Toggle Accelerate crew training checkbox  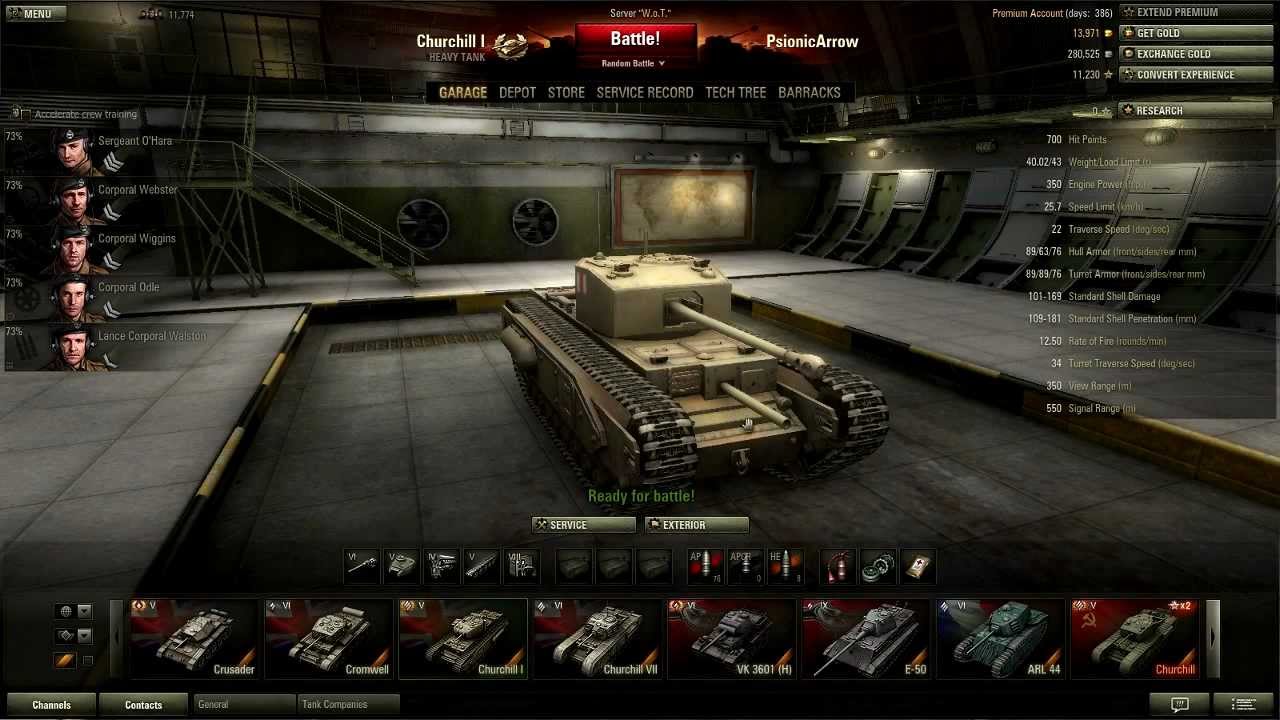[x=25, y=114]
